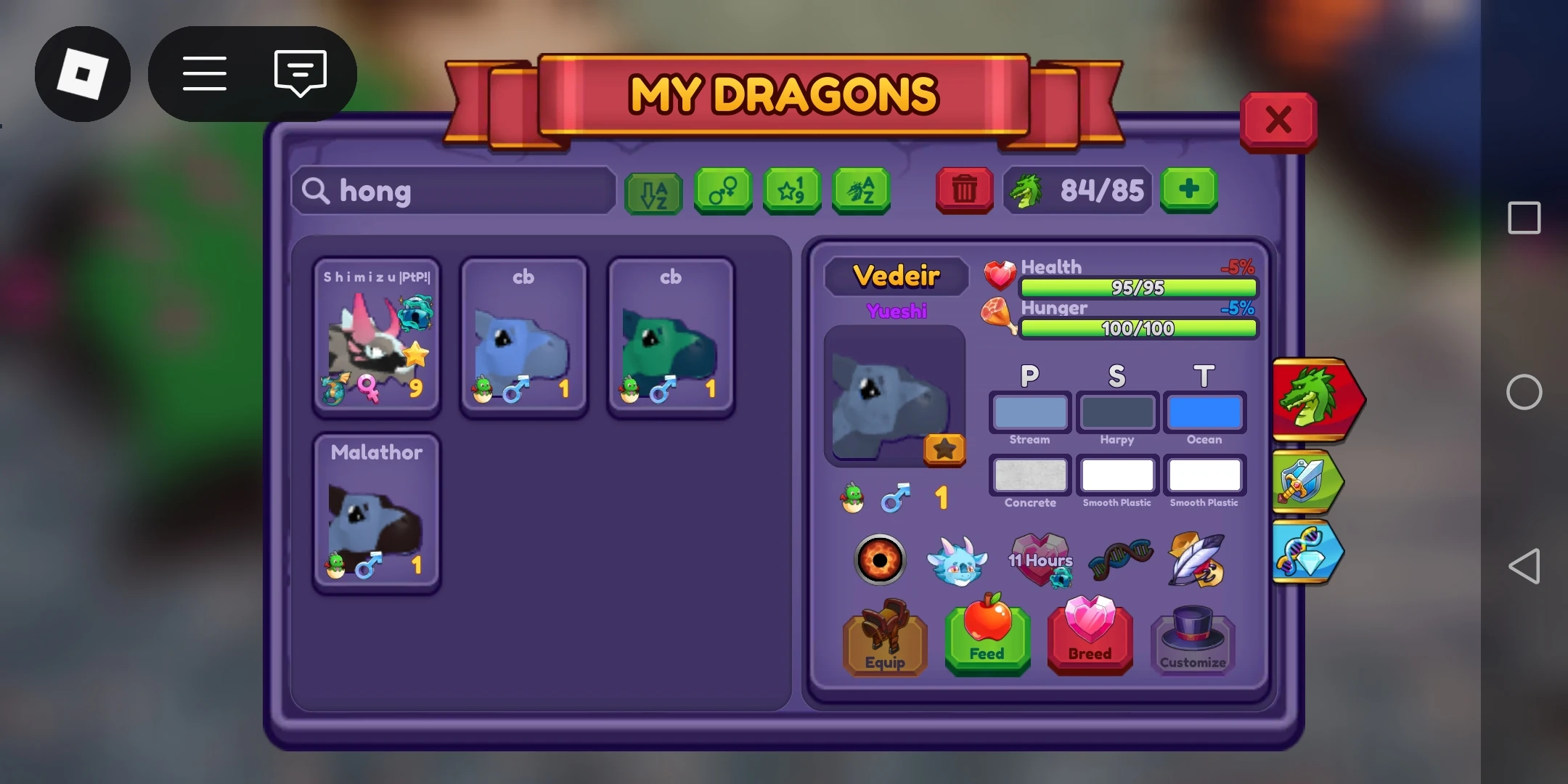
Task: Click the star level sort icon
Action: 793,191
